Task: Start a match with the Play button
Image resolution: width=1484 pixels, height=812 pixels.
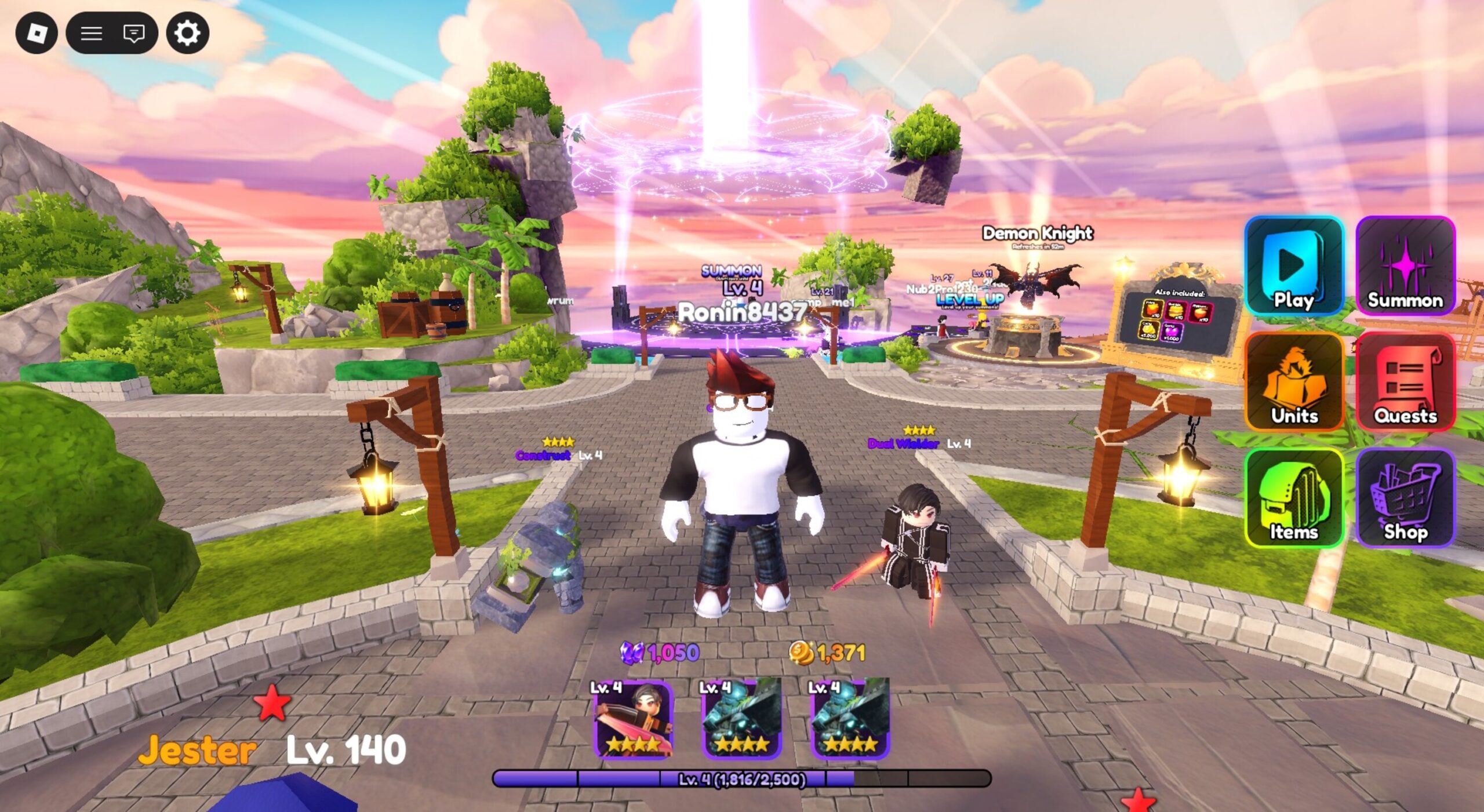Action: 1294,266
